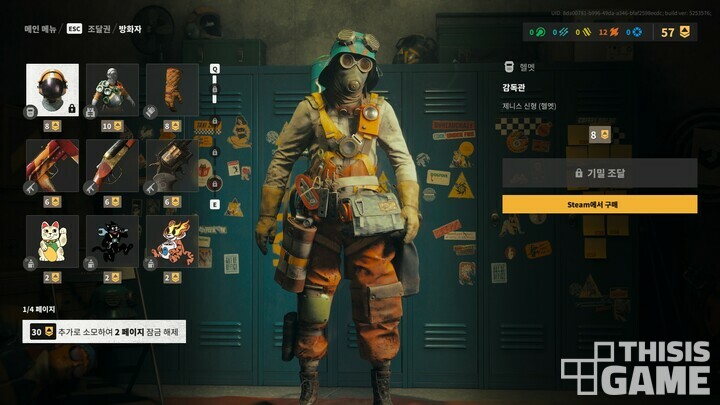Go back to 메인 메뉴 breadcrumb
This screenshot has height=405, width=720.
pyautogui.click(x=41, y=28)
